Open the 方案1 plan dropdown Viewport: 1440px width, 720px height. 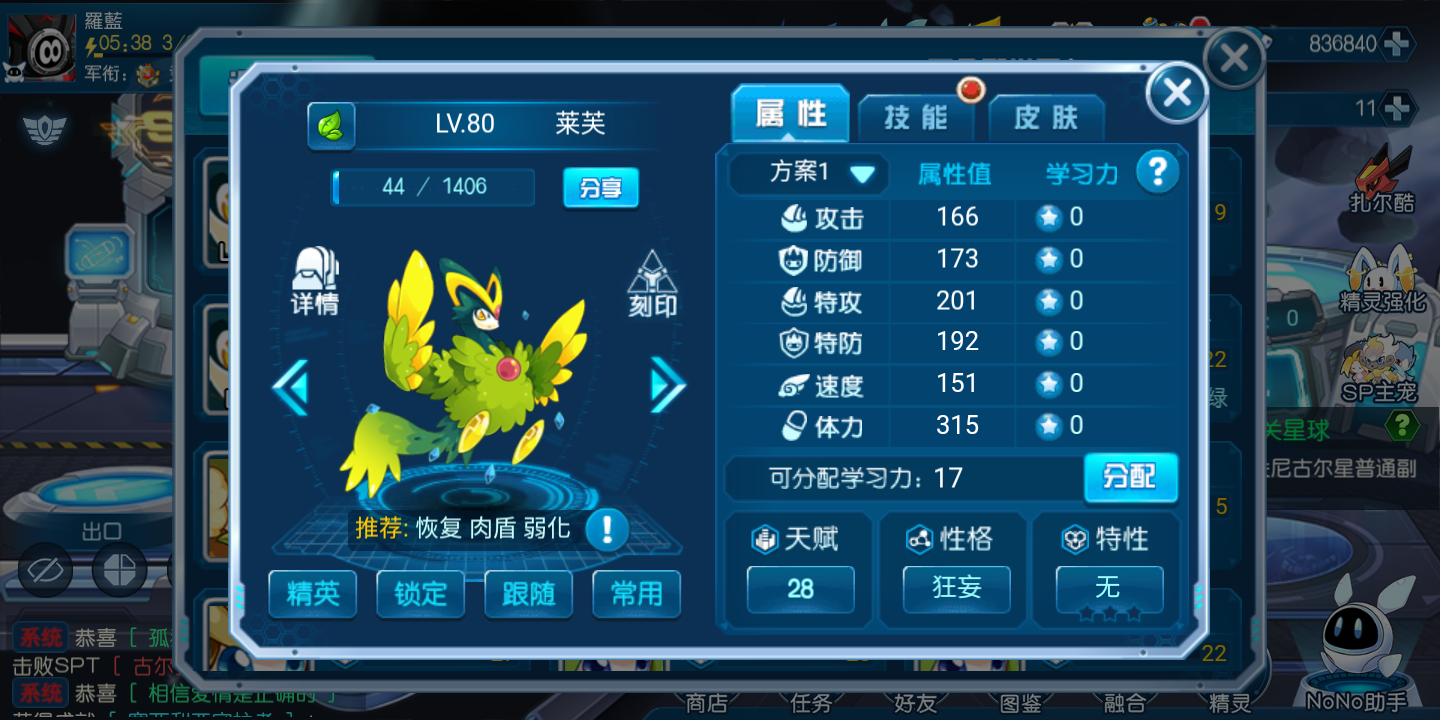pos(807,173)
